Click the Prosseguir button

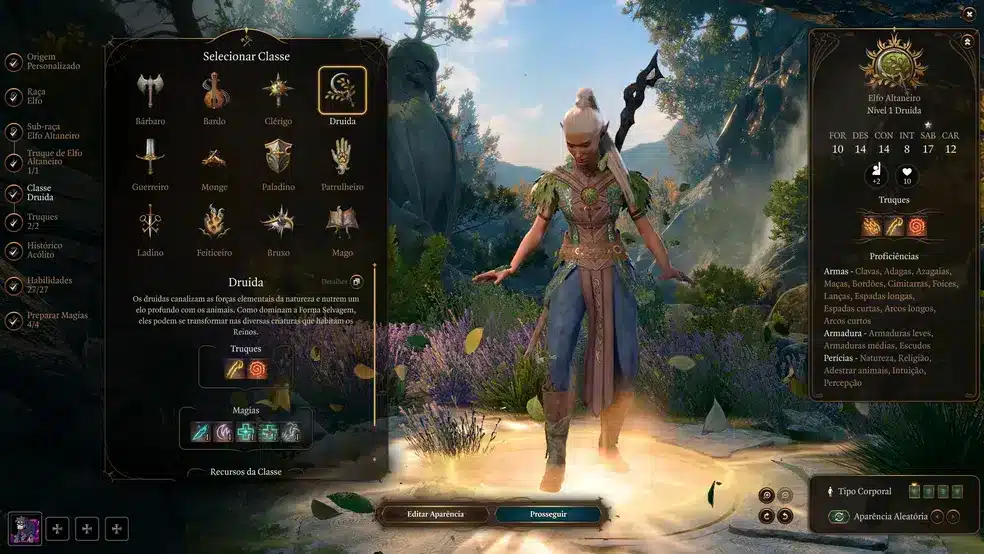(550, 514)
